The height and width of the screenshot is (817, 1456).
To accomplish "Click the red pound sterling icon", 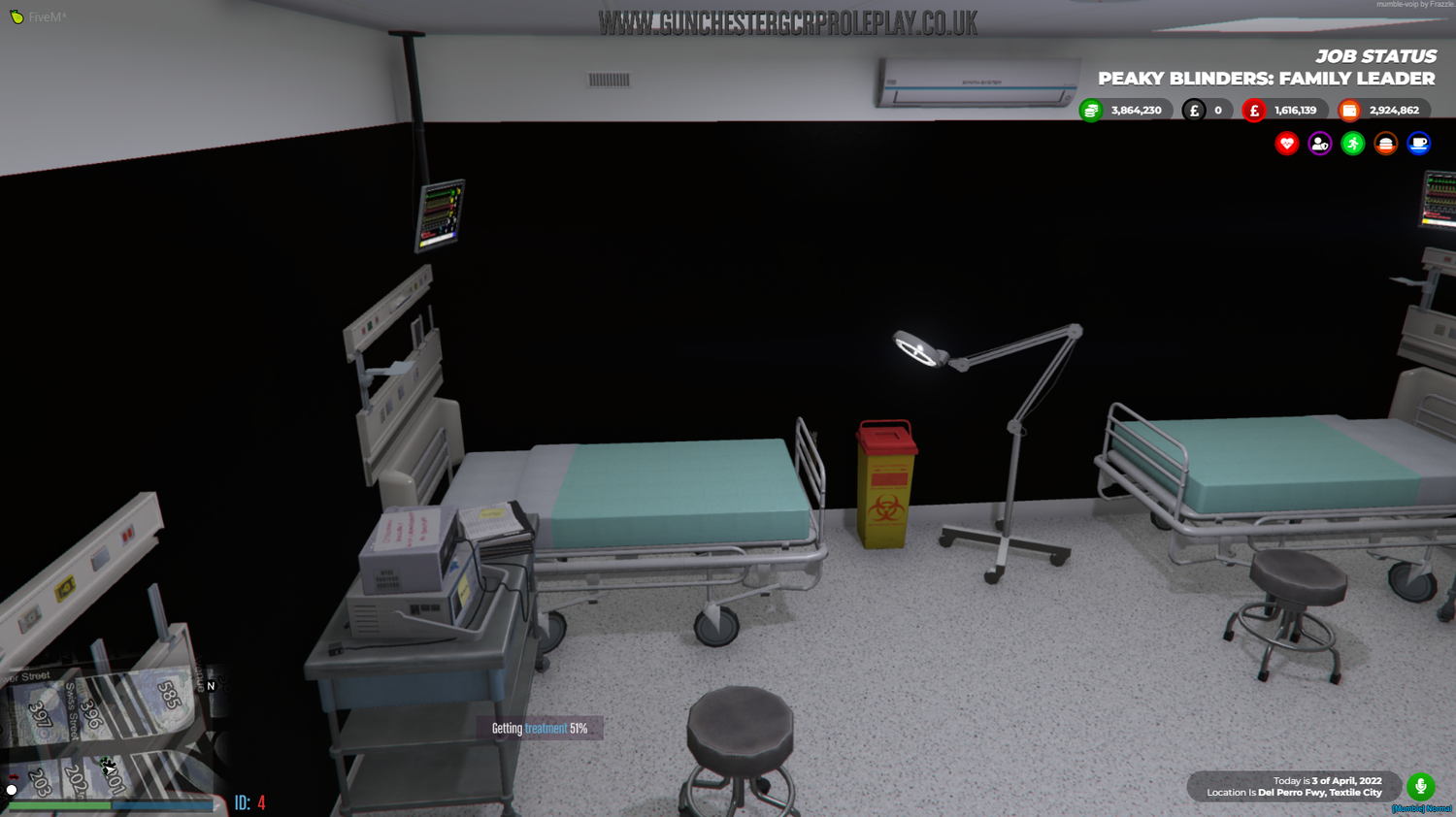I will (1253, 110).
